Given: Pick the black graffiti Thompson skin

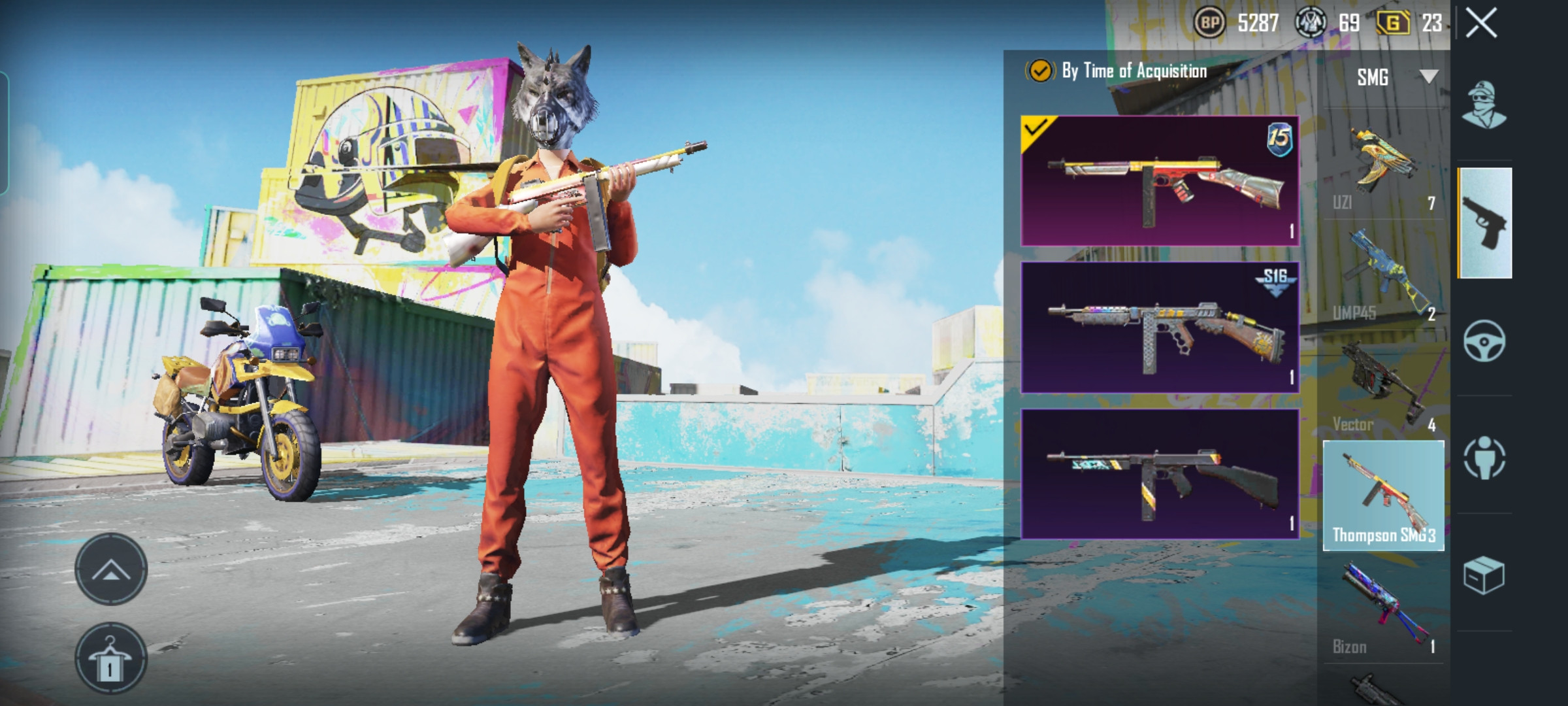Looking at the screenshot, I should (1160, 474).
